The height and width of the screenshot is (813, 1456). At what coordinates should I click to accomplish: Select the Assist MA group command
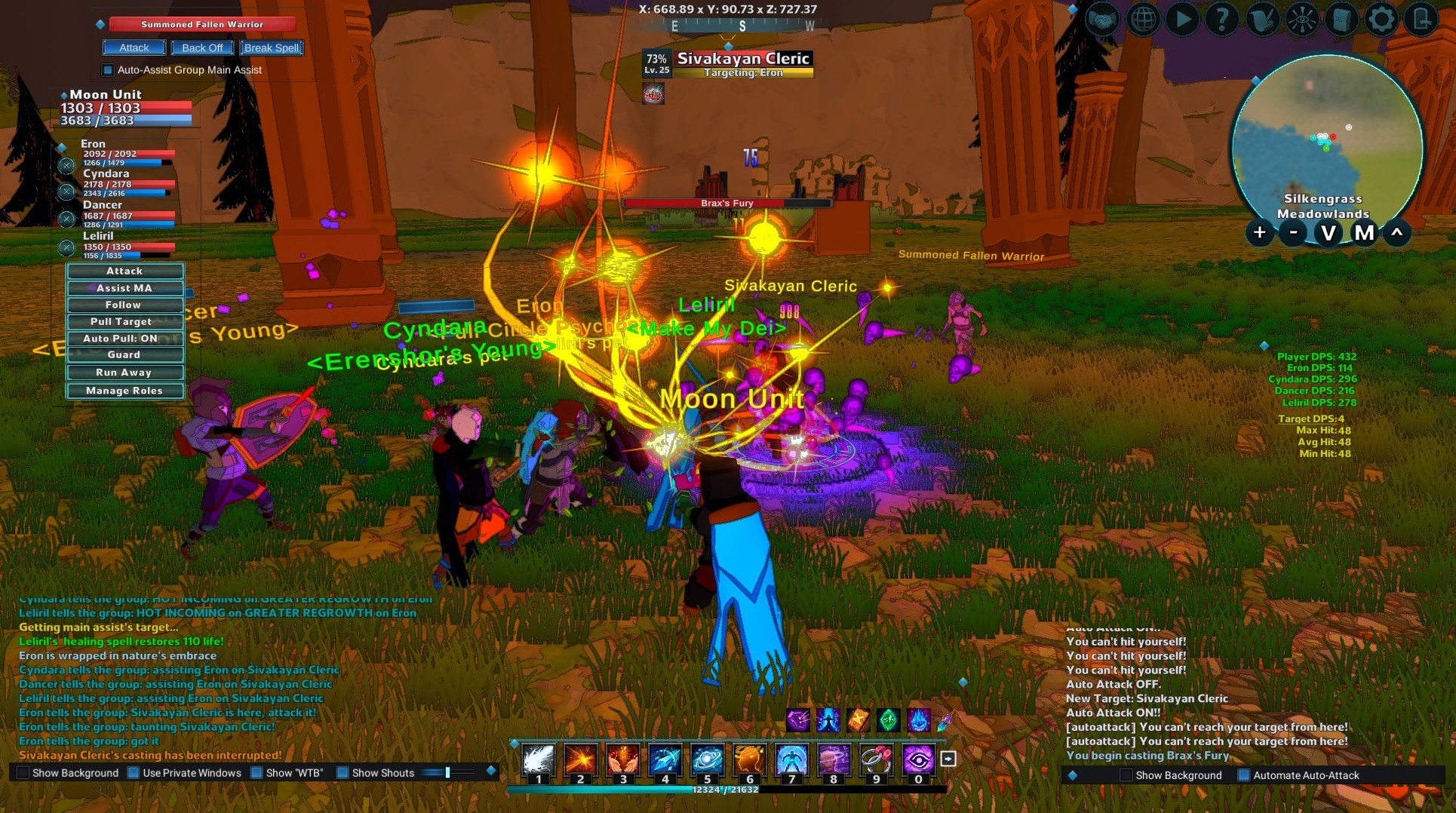point(124,288)
